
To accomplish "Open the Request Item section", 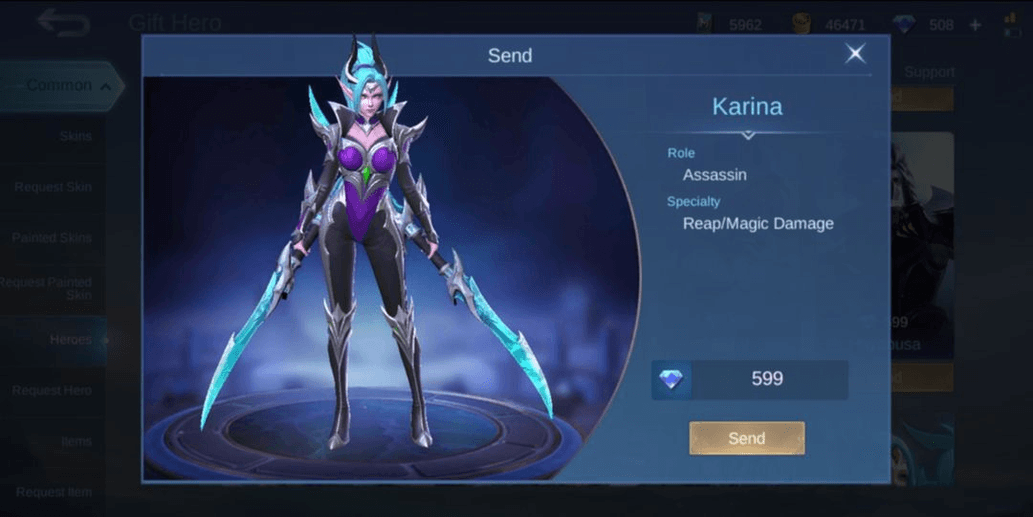I will [53, 492].
